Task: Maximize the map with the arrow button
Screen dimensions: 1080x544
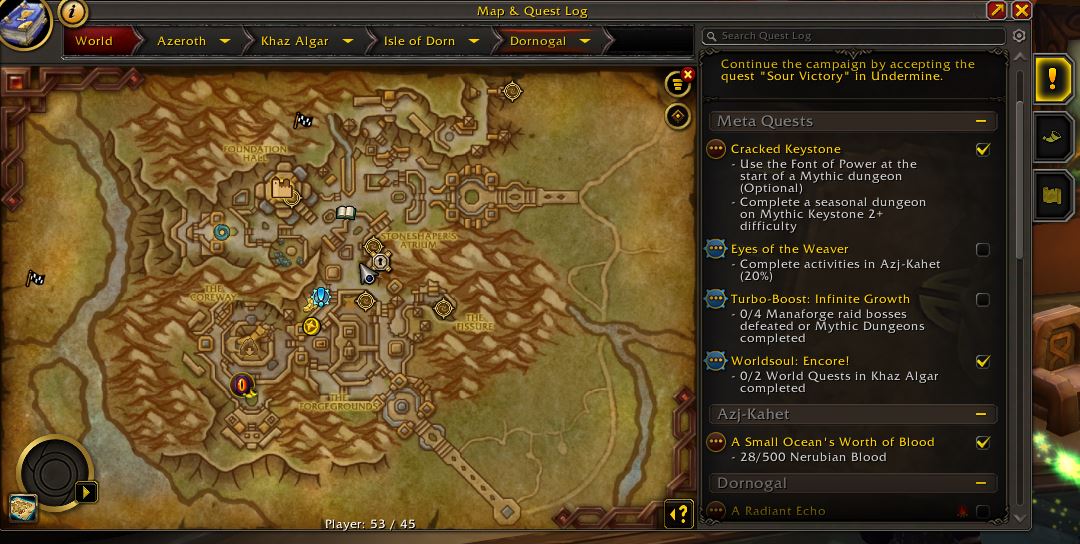Action: point(996,11)
